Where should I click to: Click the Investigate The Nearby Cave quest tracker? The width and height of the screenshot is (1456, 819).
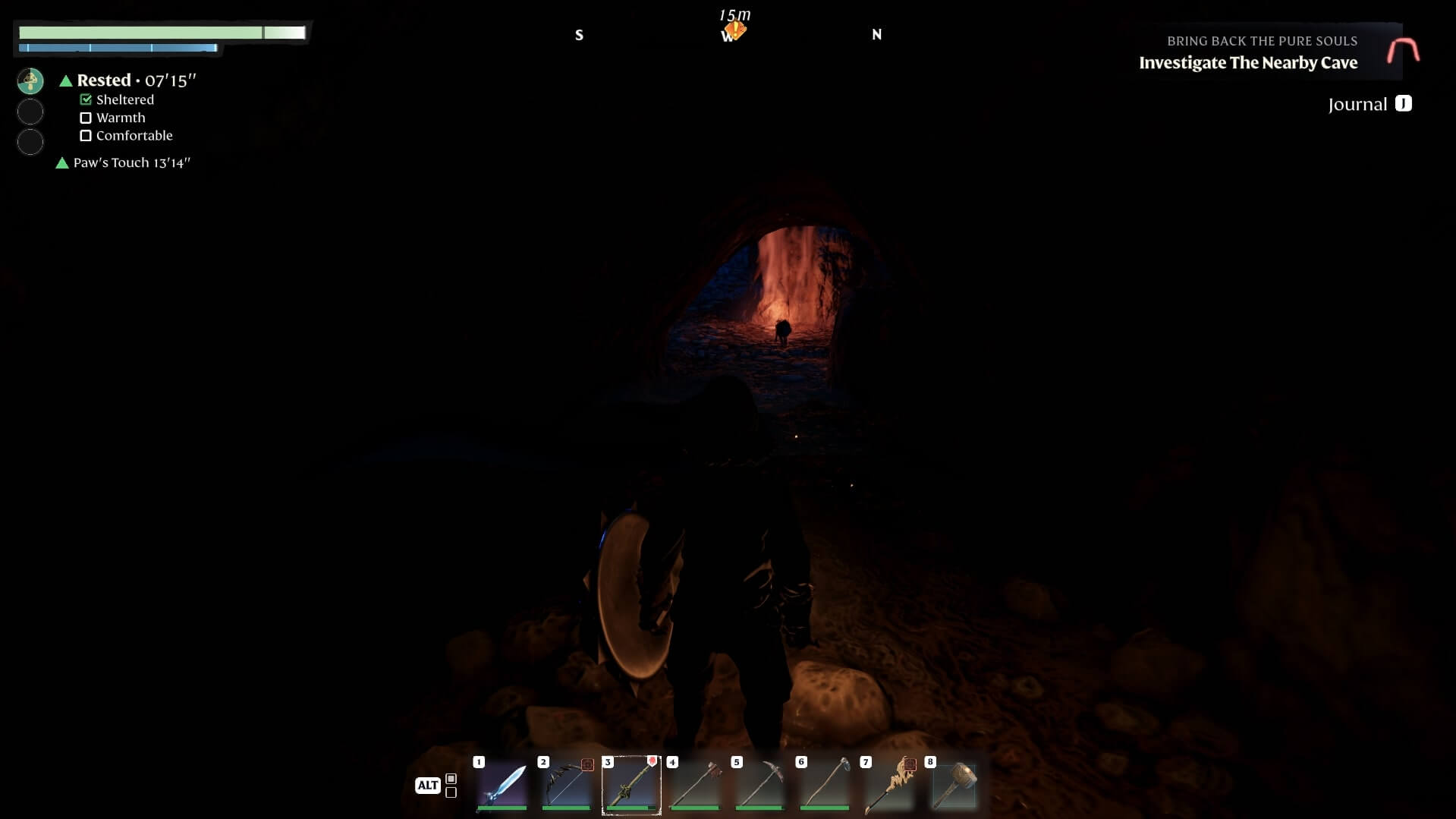pos(1248,62)
